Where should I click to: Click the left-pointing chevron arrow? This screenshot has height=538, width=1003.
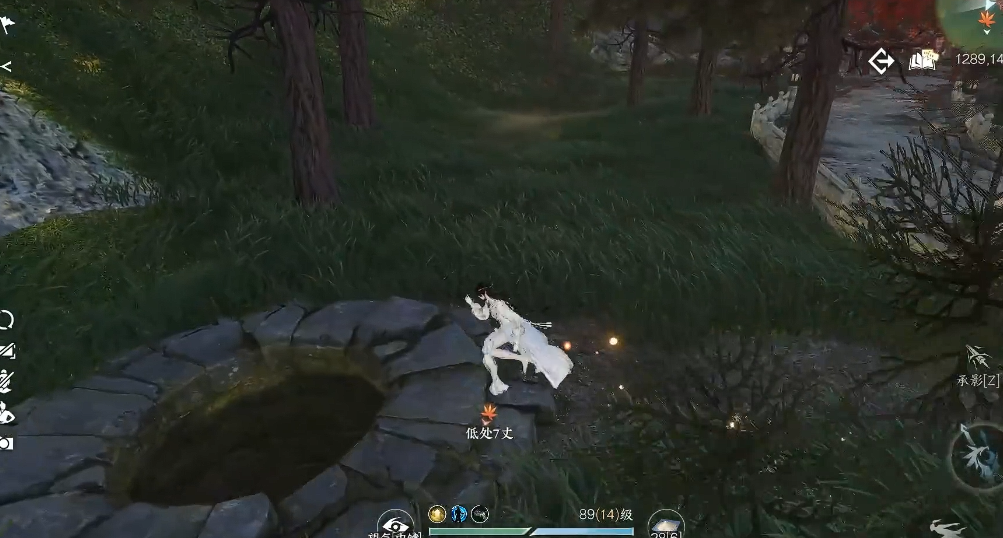click(6, 67)
